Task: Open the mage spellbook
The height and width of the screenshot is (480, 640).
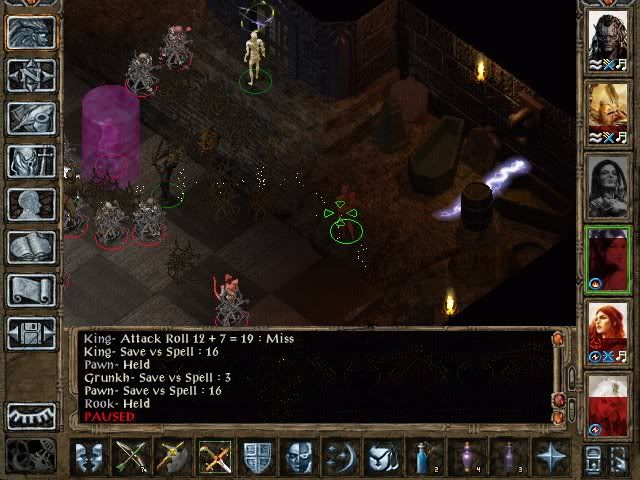Action: [x=31, y=247]
